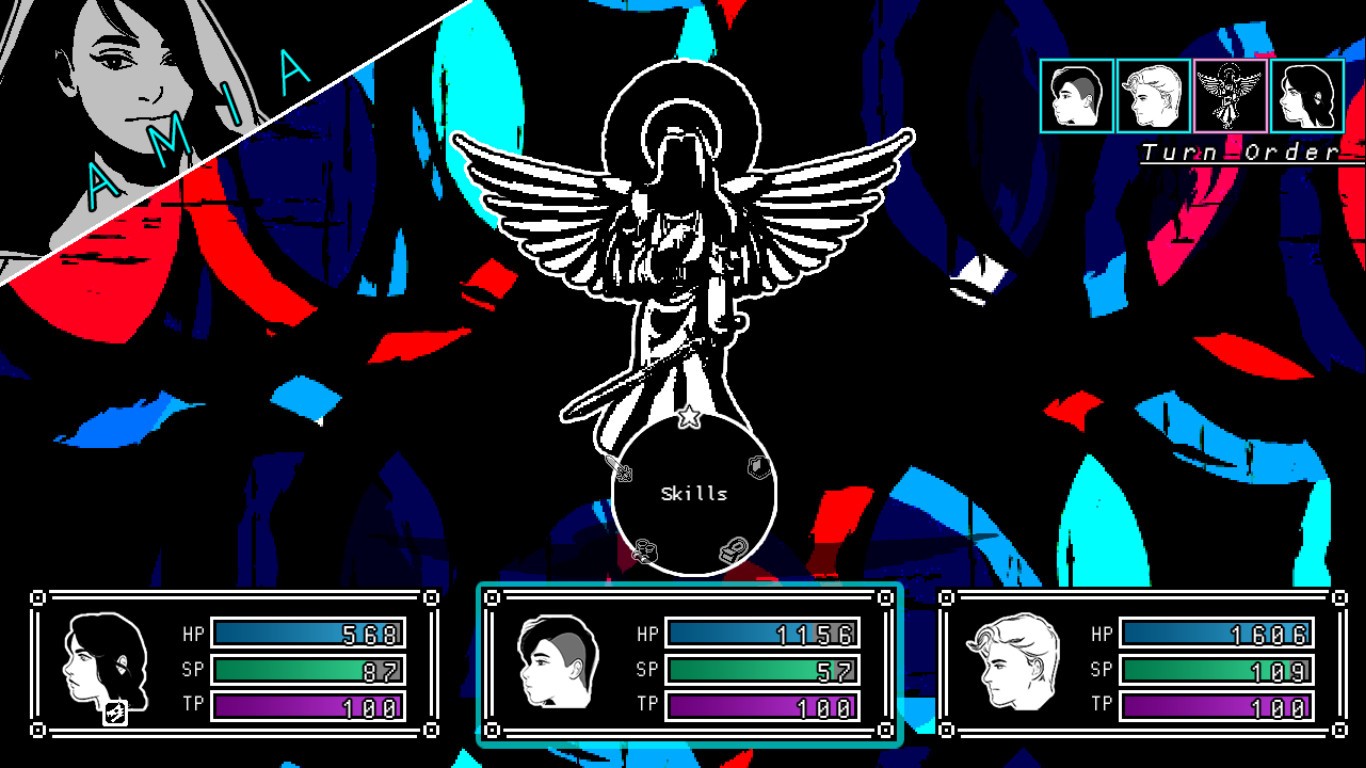This screenshot has width=1366, height=768.
Task: Confirm the Skills option in the wheel center
Action: tap(694, 492)
